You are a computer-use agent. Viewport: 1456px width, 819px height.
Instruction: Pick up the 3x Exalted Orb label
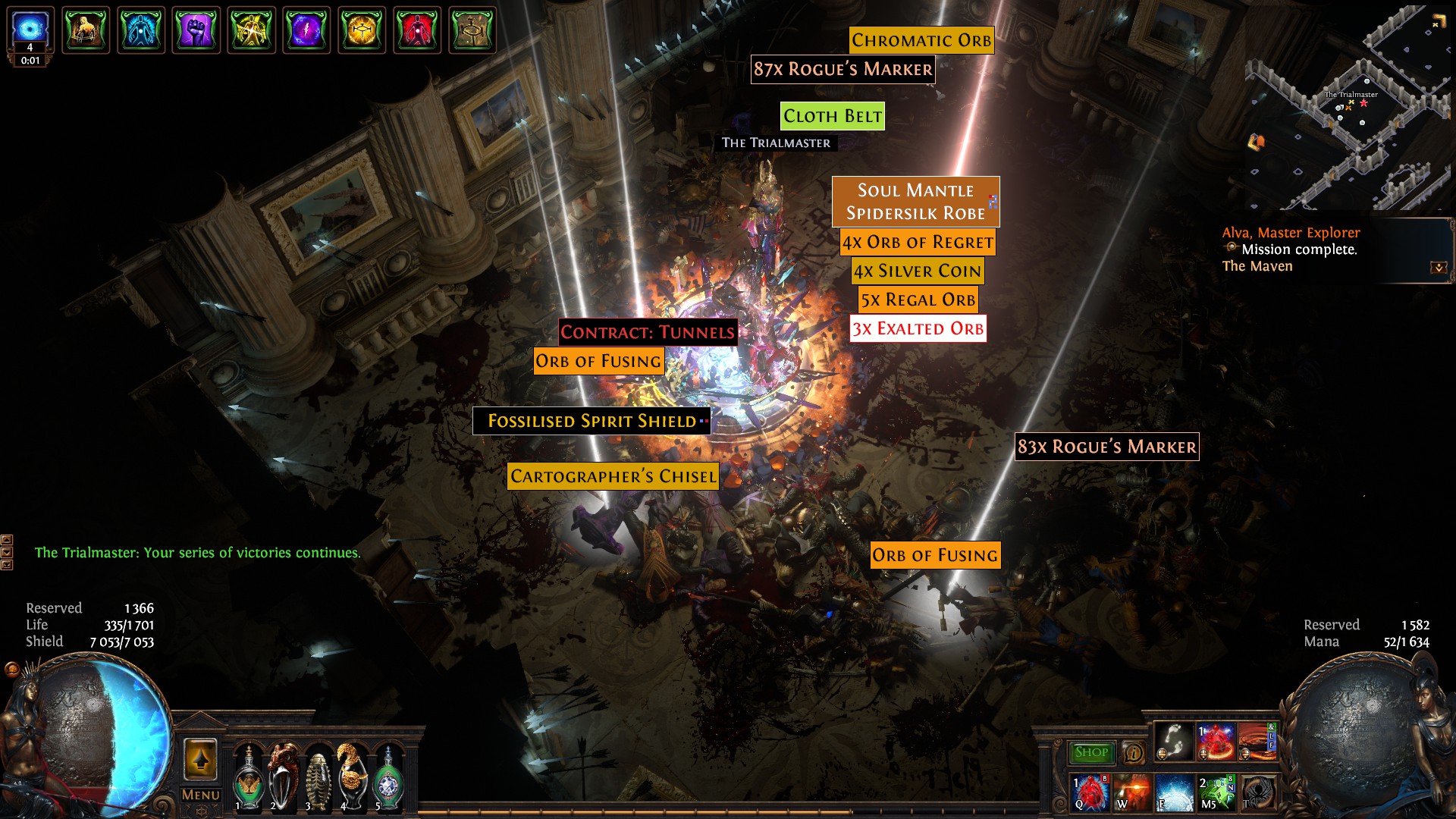(x=918, y=329)
